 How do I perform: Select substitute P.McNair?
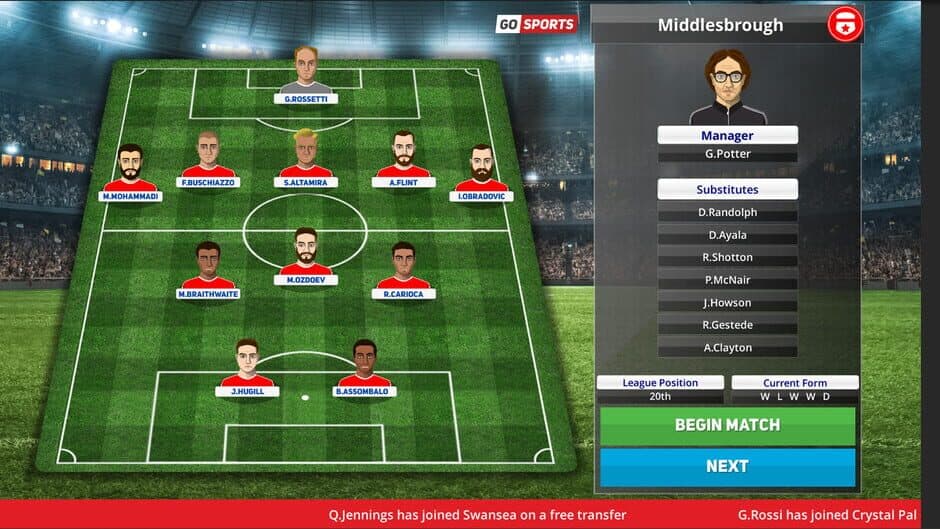click(727, 280)
